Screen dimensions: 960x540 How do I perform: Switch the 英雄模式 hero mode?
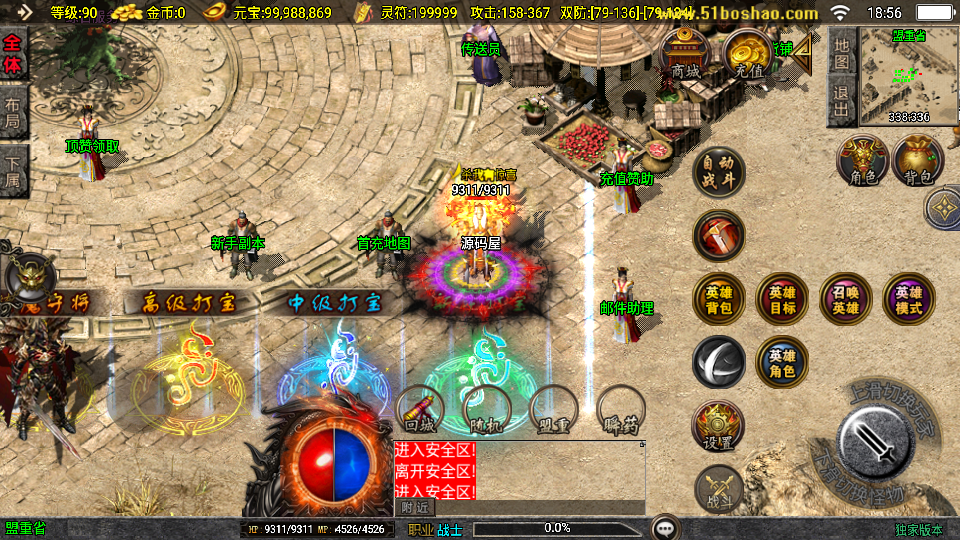(x=909, y=299)
